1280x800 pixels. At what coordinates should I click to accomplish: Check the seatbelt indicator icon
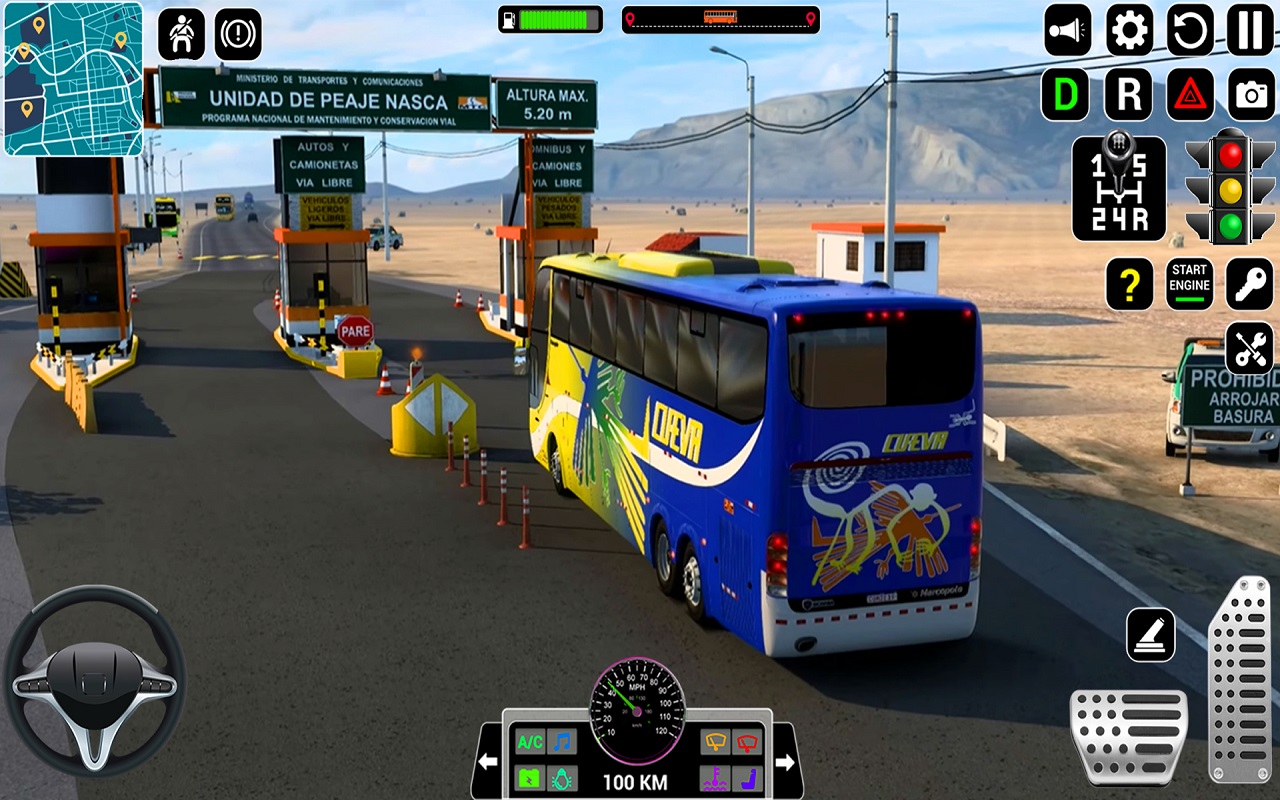tap(181, 32)
